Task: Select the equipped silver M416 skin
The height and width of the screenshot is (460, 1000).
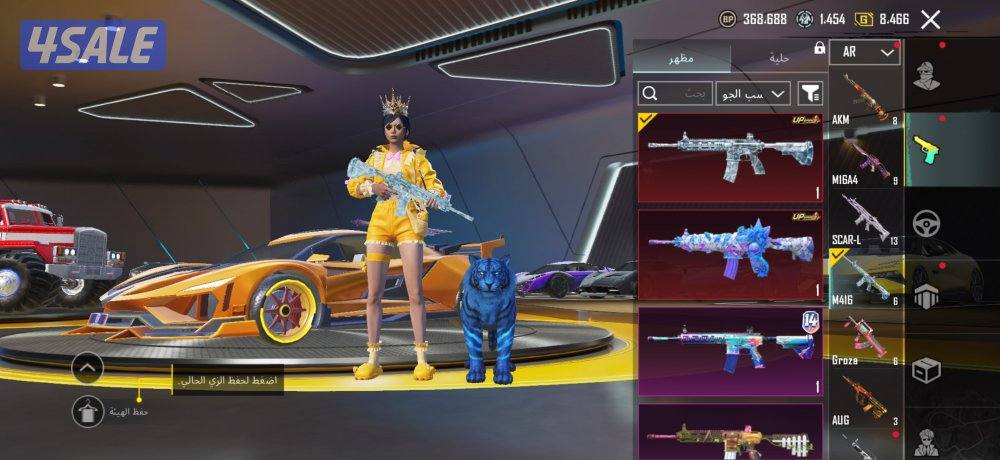Action: pos(730,157)
